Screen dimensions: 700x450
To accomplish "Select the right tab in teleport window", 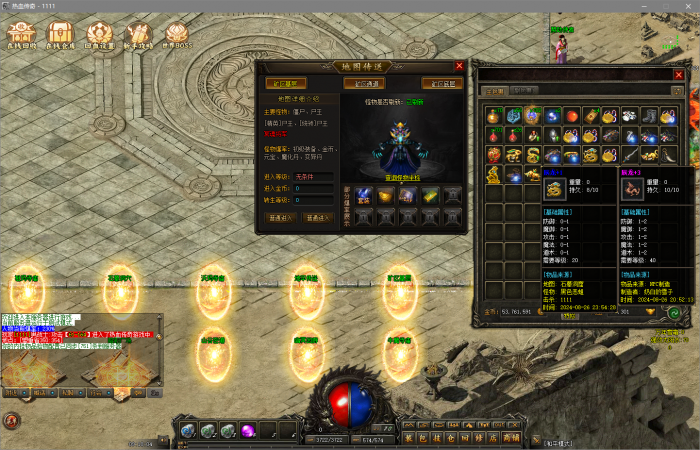I will coord(442,84).
